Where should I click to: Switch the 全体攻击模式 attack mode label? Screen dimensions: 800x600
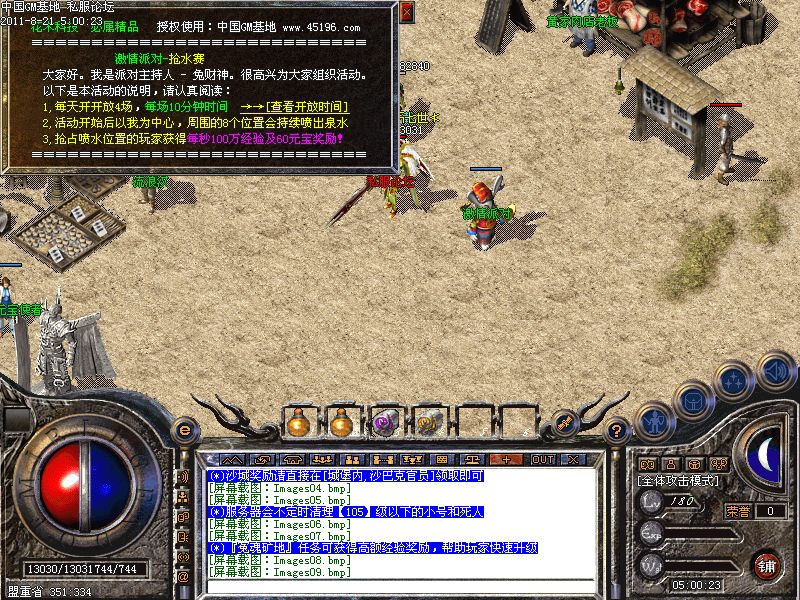click(681, 481)
